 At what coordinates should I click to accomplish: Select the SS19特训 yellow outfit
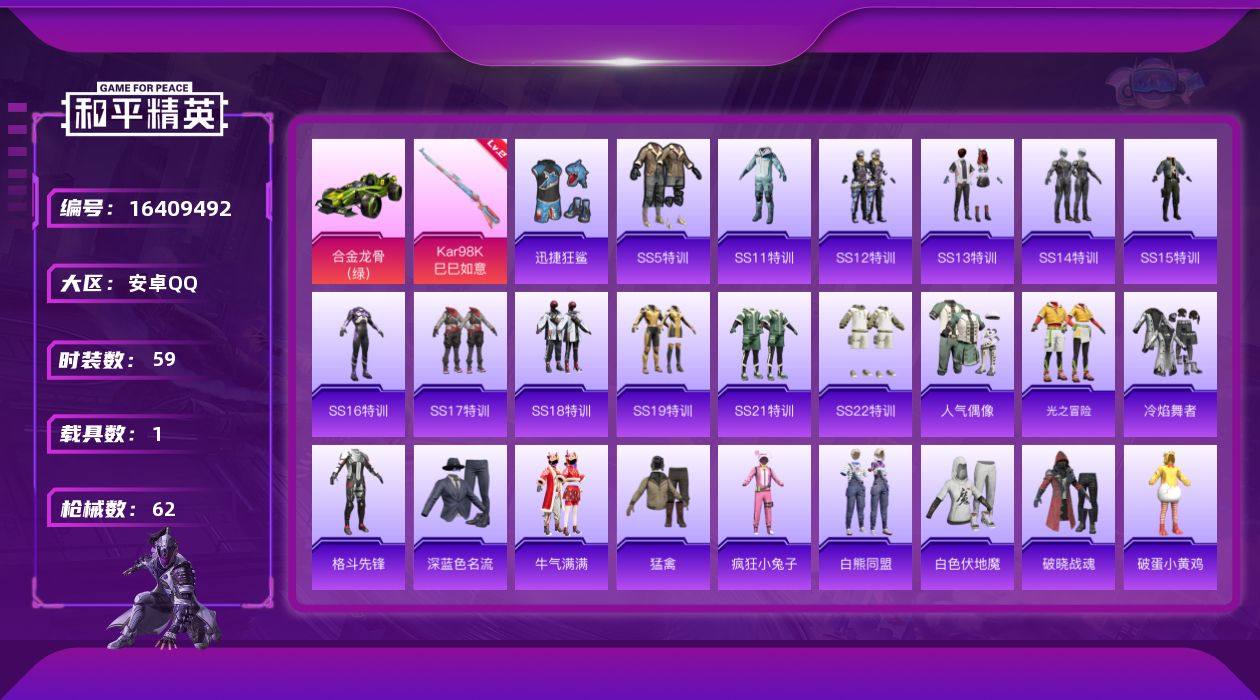663,364
